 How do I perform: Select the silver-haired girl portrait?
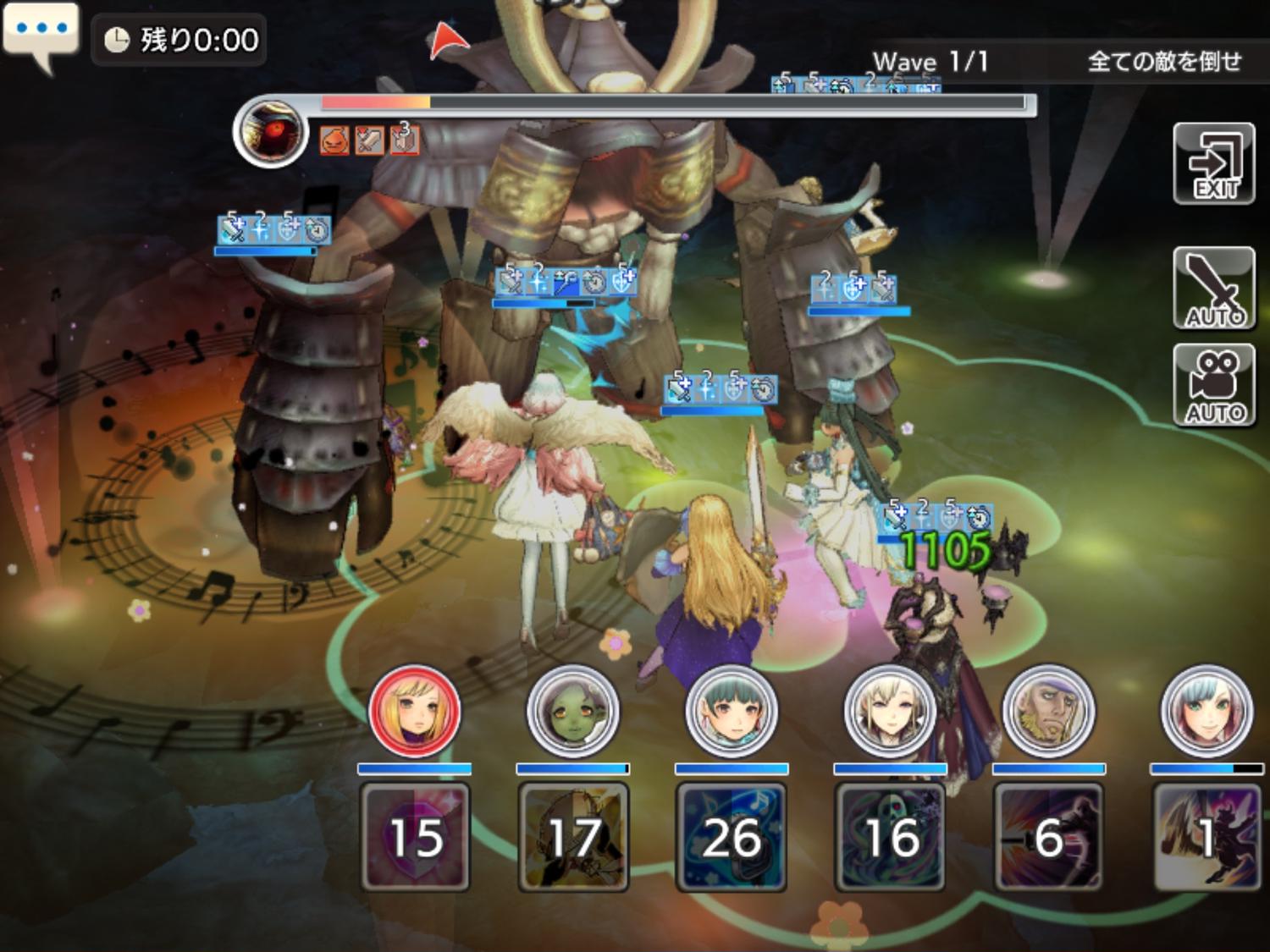pos(1206,711)
